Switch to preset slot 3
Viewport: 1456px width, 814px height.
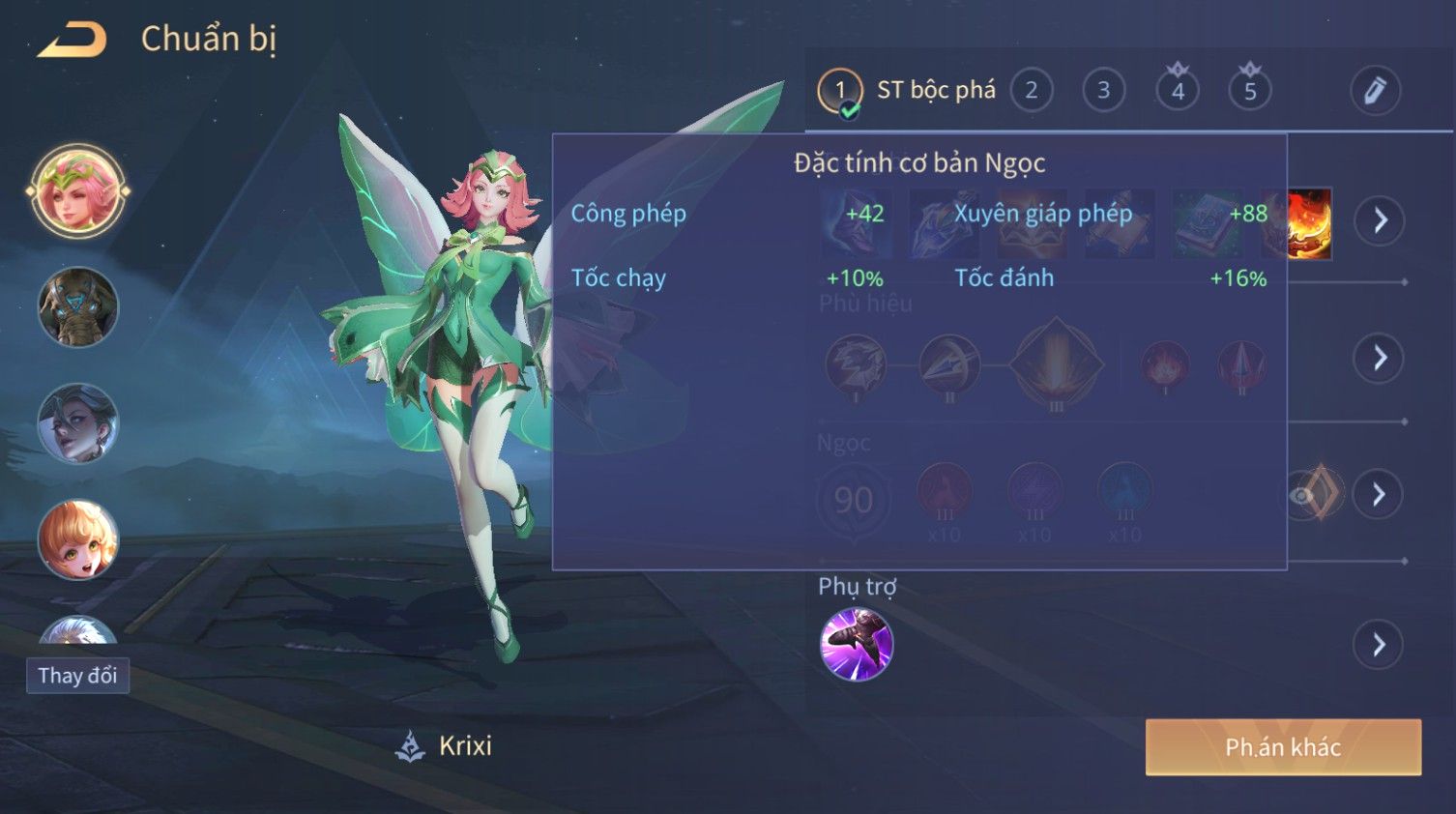point(1103,91)
